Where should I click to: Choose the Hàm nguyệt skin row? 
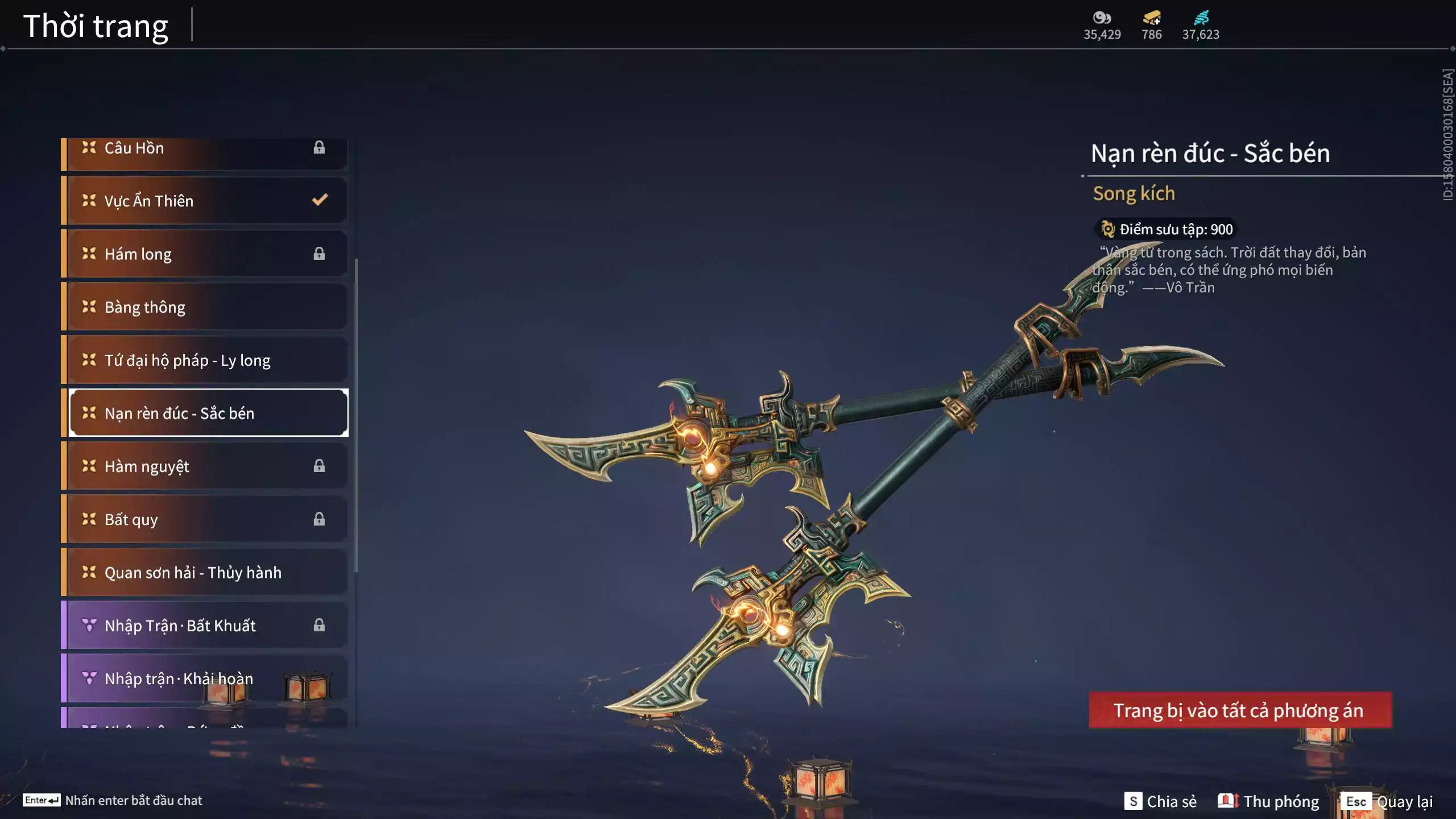[x=205, y=466]
